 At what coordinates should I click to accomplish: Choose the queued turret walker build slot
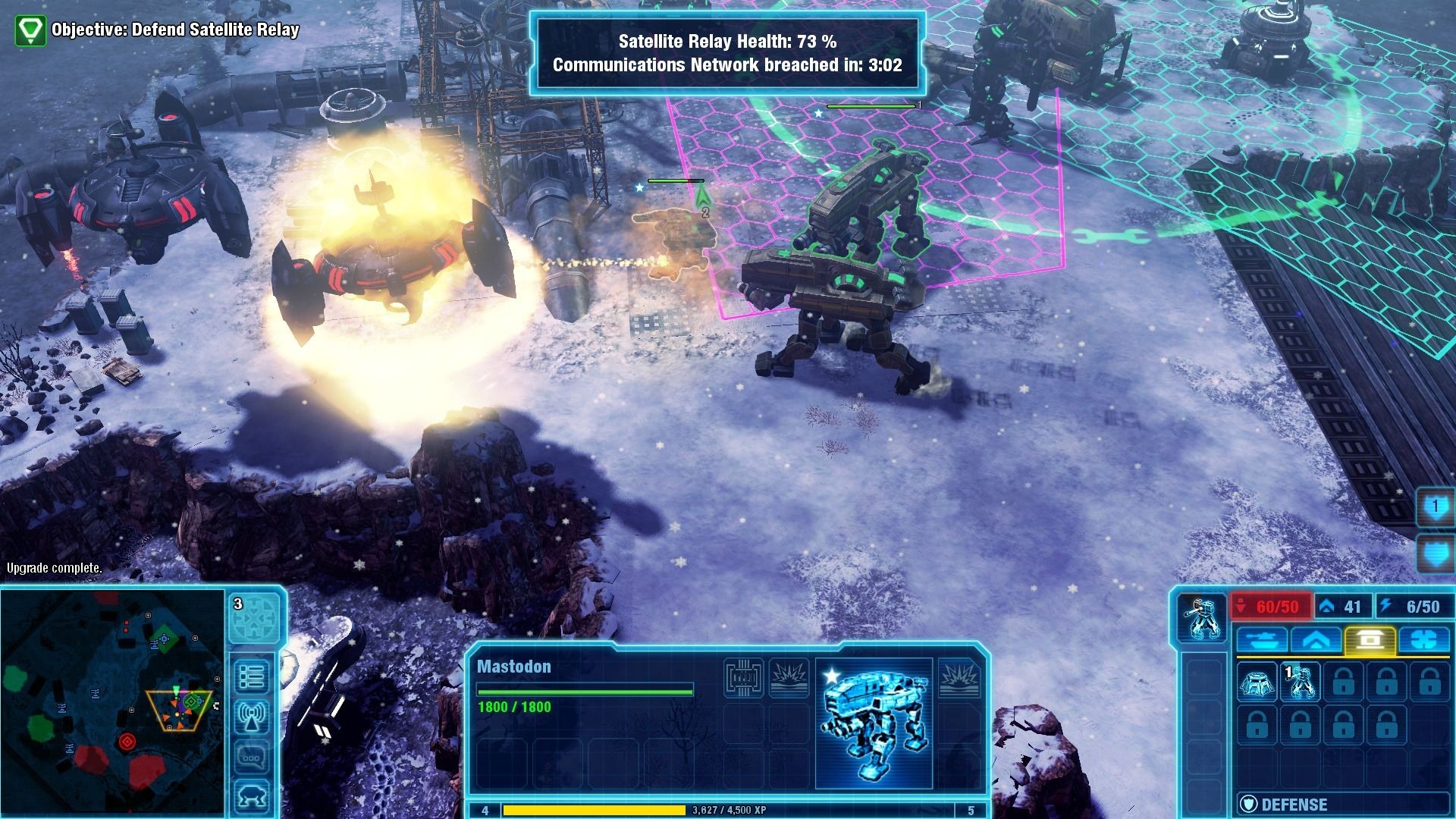click(x=1300, y=682)
